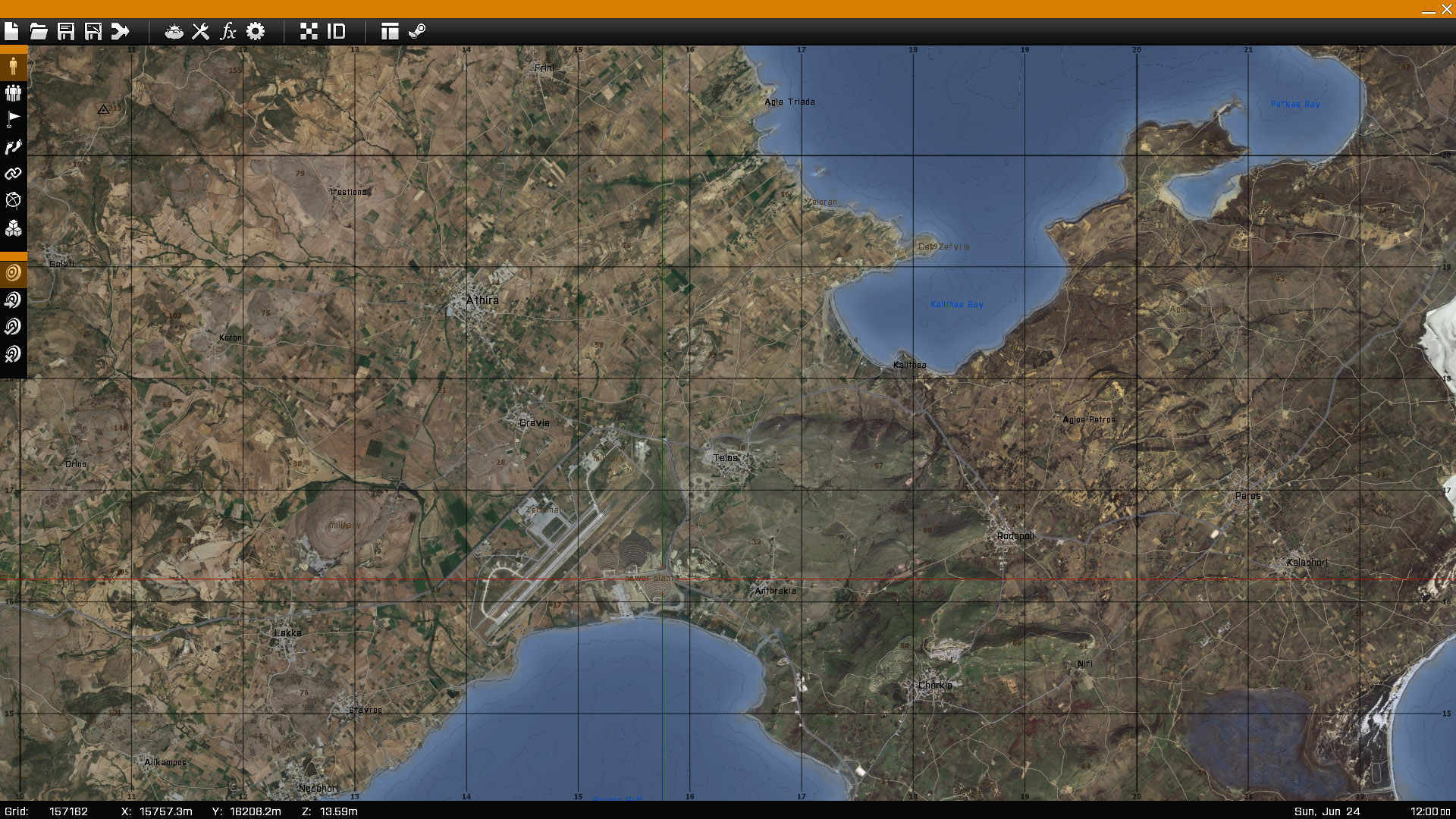The image size is (1456, 819).
Task: Switch to the footprints waypoints mode
Action: click(x=13, y=147)
